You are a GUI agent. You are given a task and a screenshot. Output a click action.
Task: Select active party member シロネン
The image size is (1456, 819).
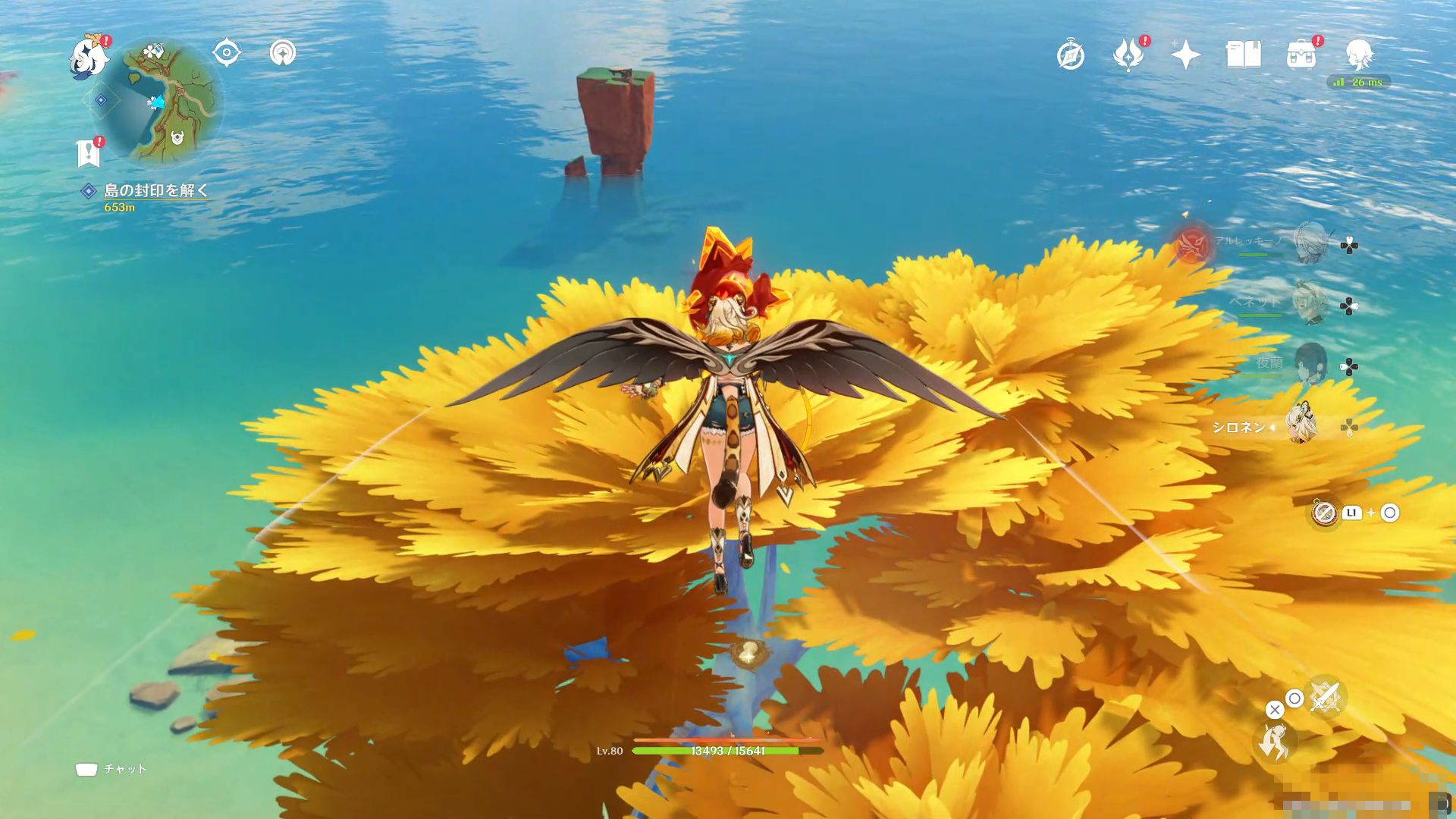coord(1302,425)
